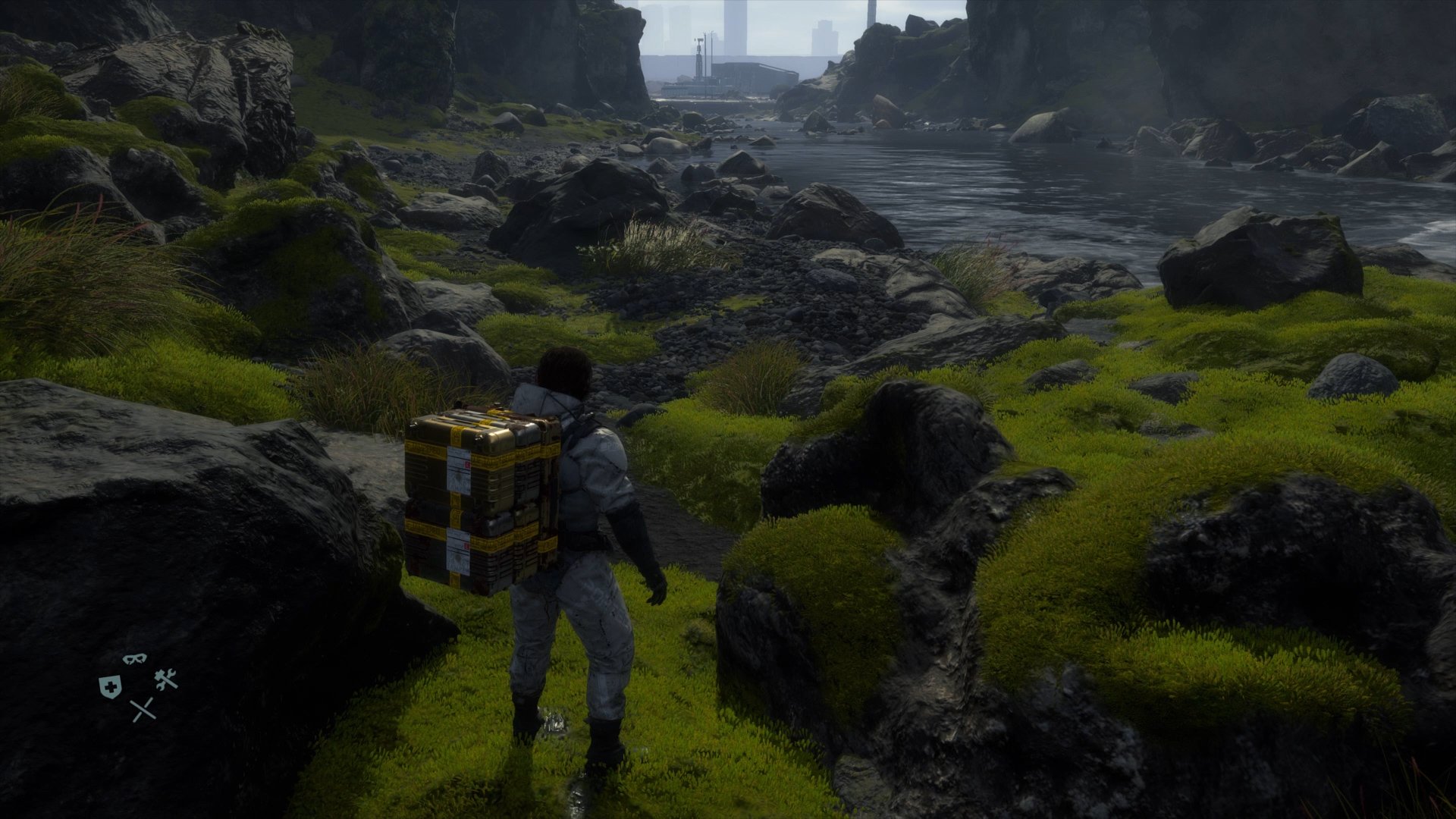The height and width of the screenshot is (819, 1456).
Task: Click the X mark status icon
Action: pos(143,709)
